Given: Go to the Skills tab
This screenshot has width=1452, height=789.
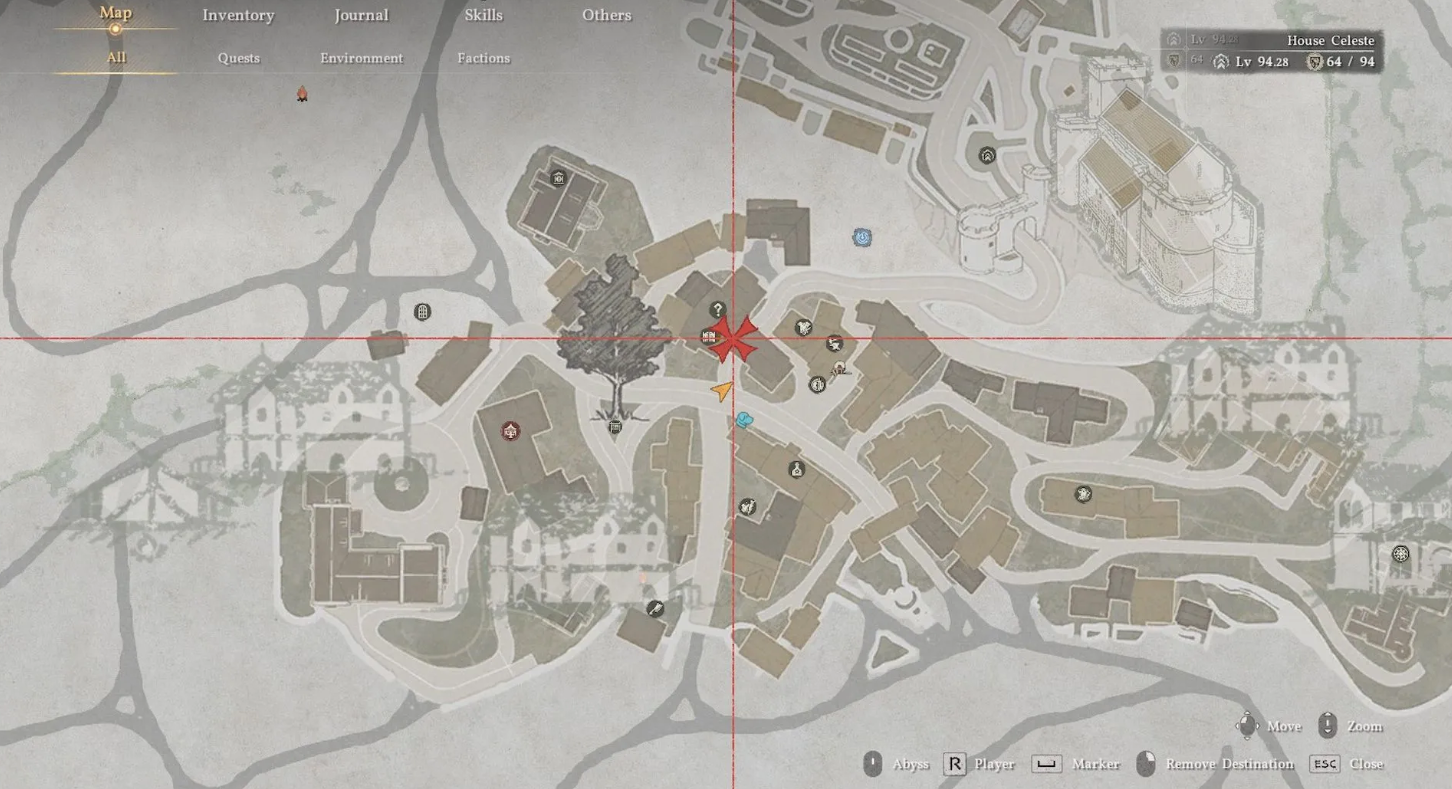Looking at the screenshot, I should (x=484, y=15).
